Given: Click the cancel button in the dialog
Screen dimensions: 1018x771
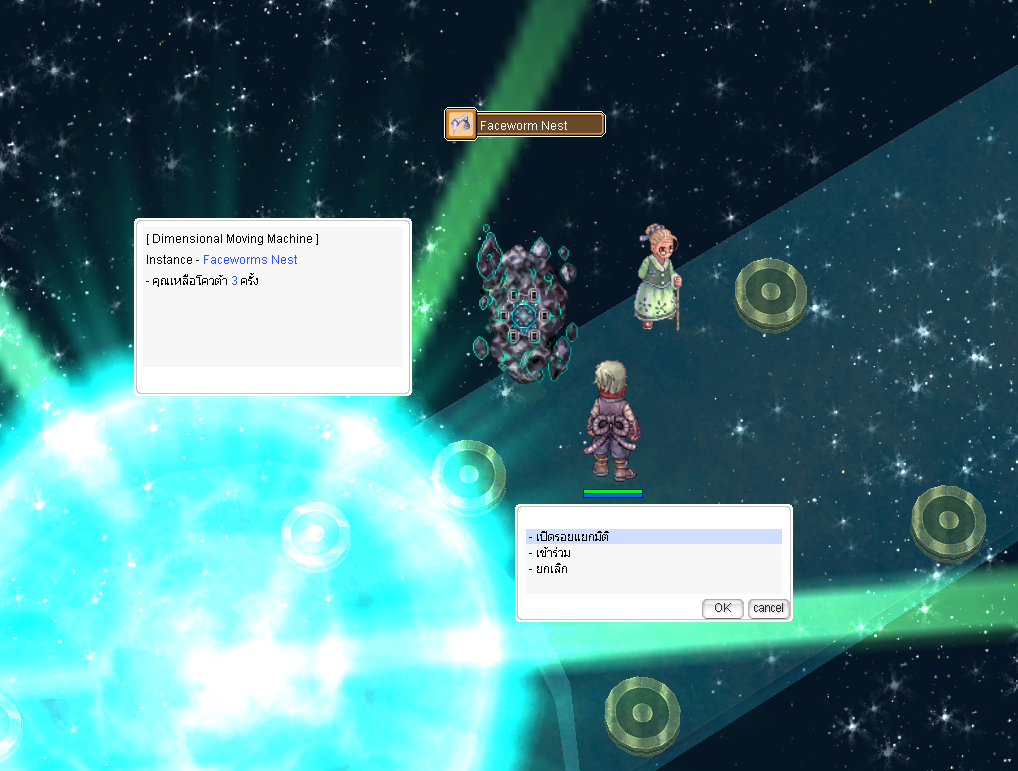Looking at the screenshot, I should click(768, 608).
